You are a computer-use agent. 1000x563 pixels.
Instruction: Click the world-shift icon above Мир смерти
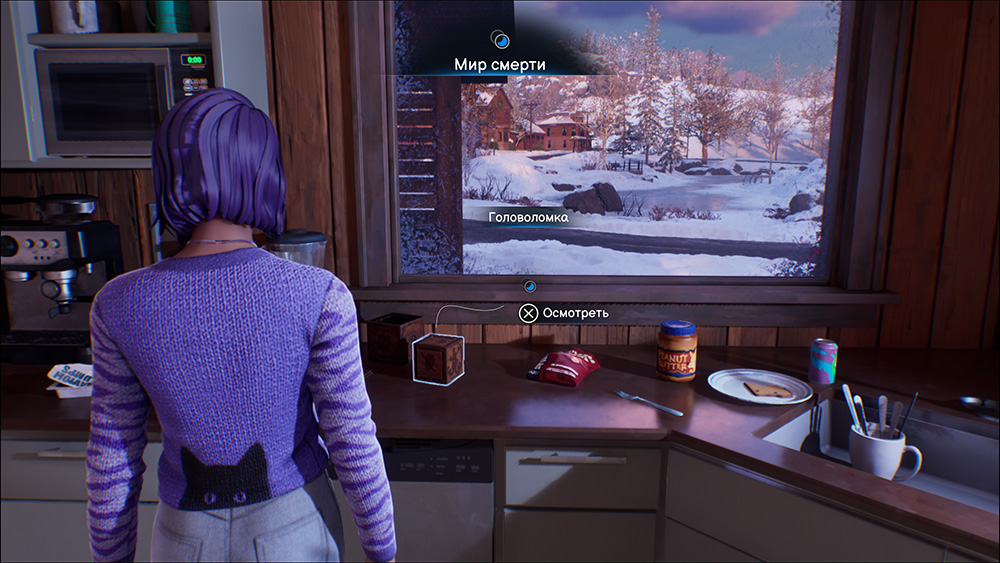[501, 39]
